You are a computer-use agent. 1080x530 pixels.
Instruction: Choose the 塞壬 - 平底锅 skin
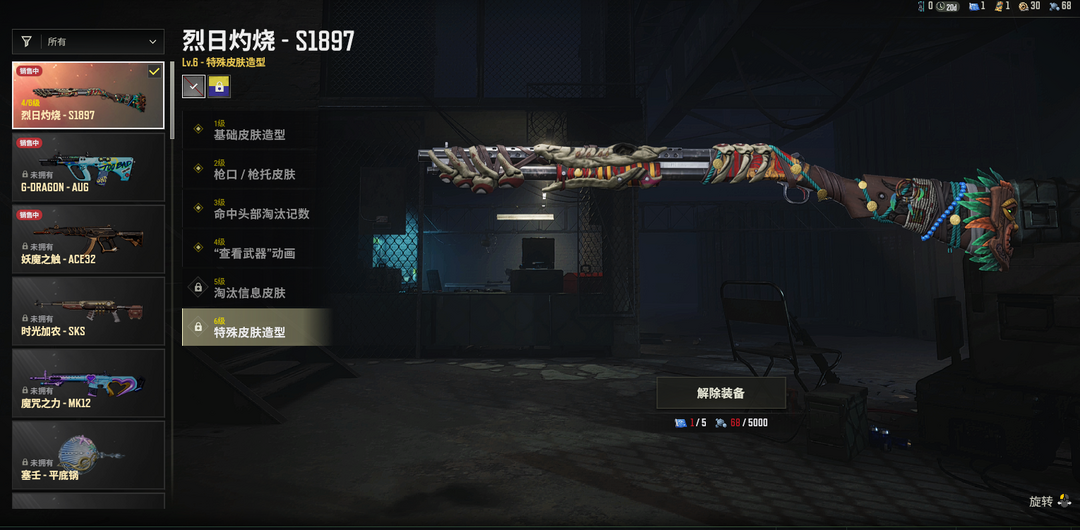tap(88, 455)
